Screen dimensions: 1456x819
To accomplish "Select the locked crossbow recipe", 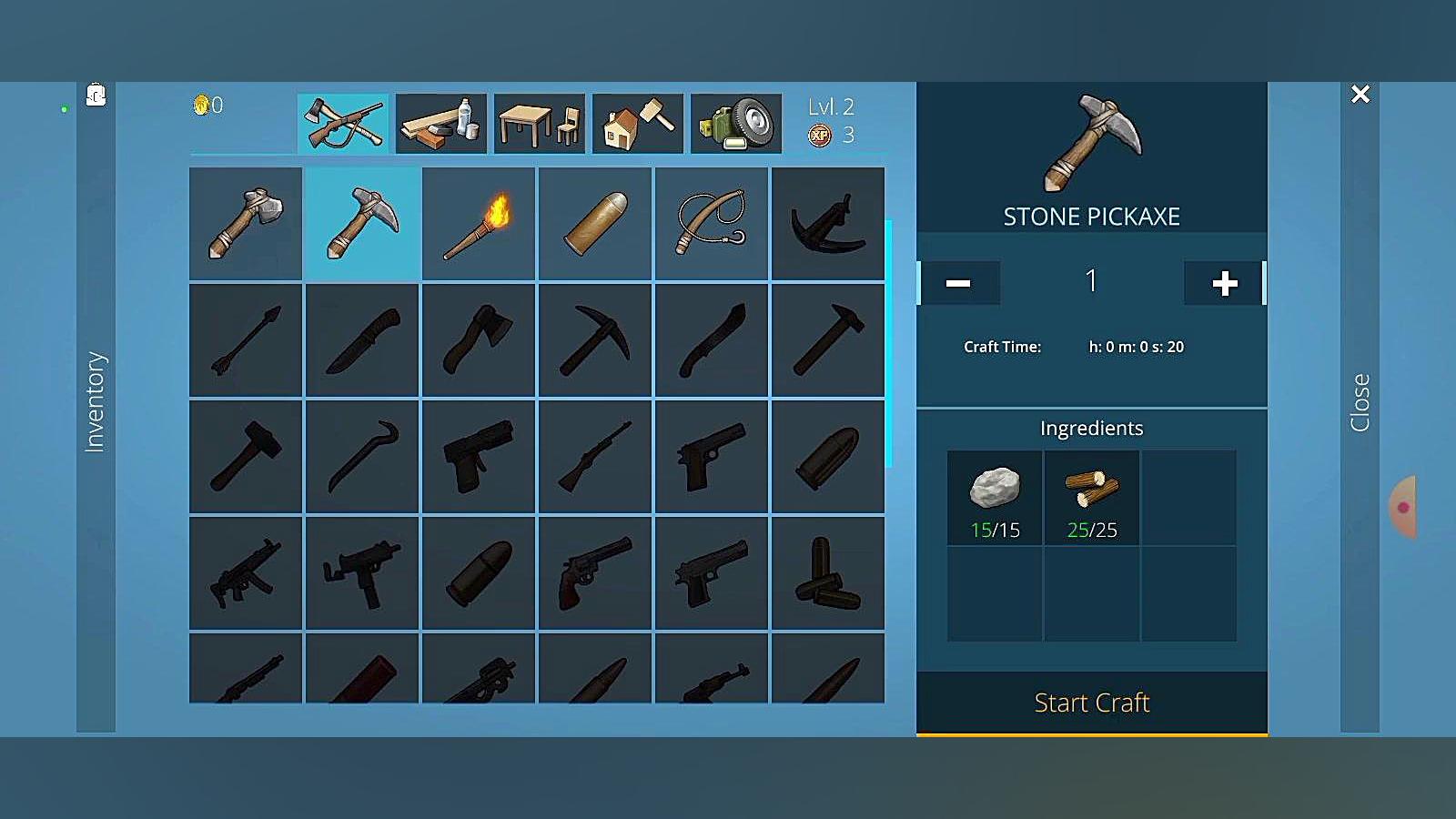I will pyautogui.click(x=828, y=223).
